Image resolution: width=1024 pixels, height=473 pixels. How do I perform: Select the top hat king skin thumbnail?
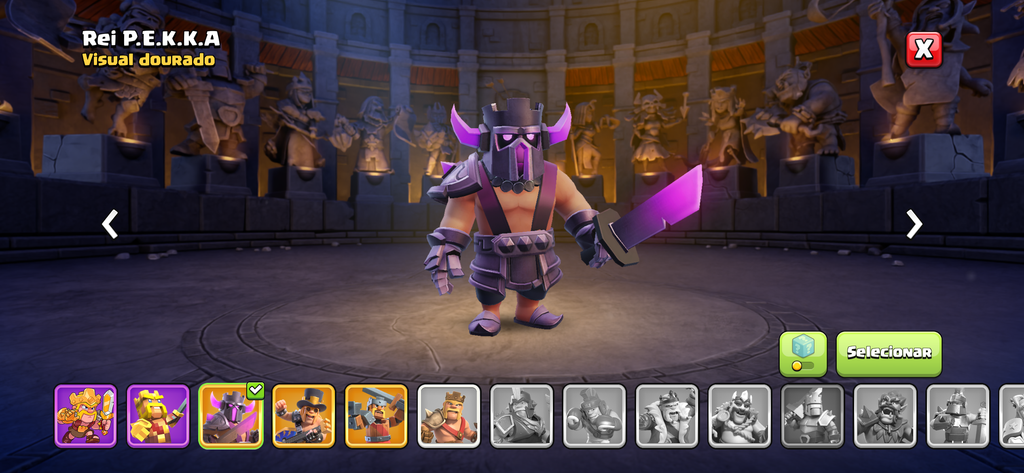point(304,415)
